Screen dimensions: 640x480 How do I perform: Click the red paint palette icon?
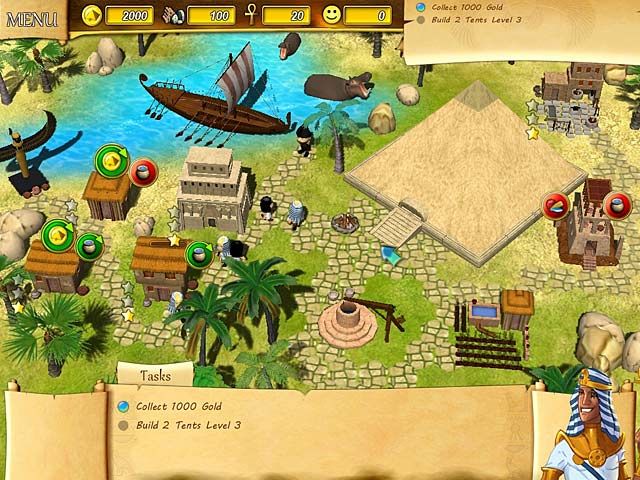click(x=556, y=205)
